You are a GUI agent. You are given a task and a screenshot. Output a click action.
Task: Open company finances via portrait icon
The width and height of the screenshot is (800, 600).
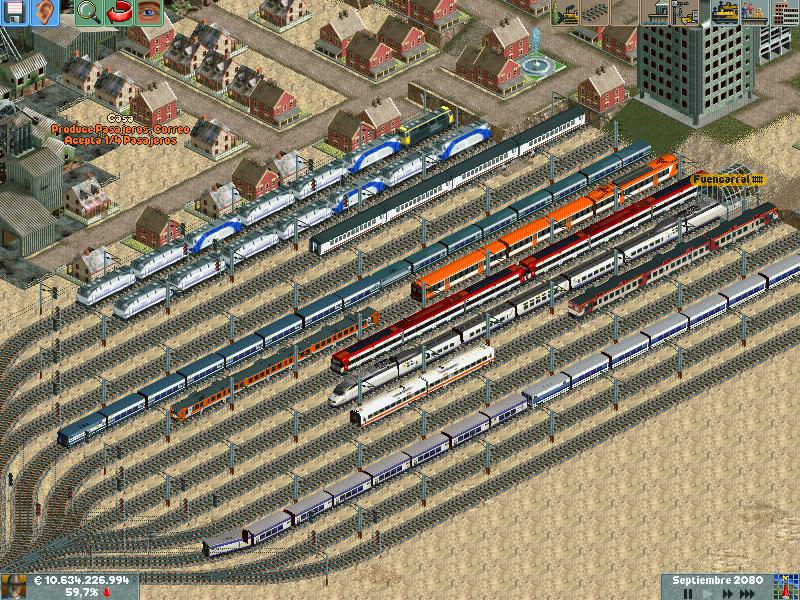13,586
